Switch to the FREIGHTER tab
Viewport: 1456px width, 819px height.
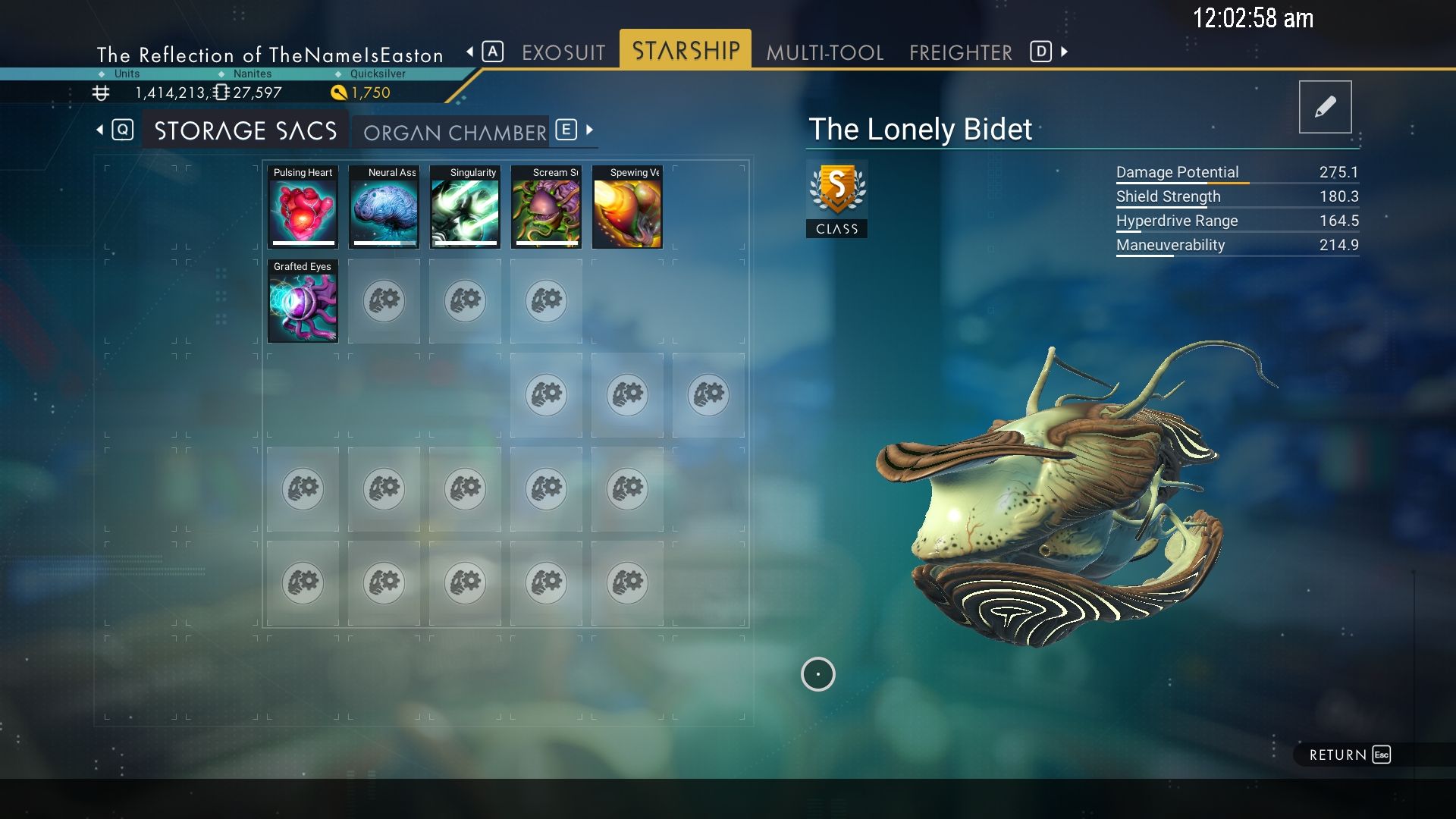(960, 52)
